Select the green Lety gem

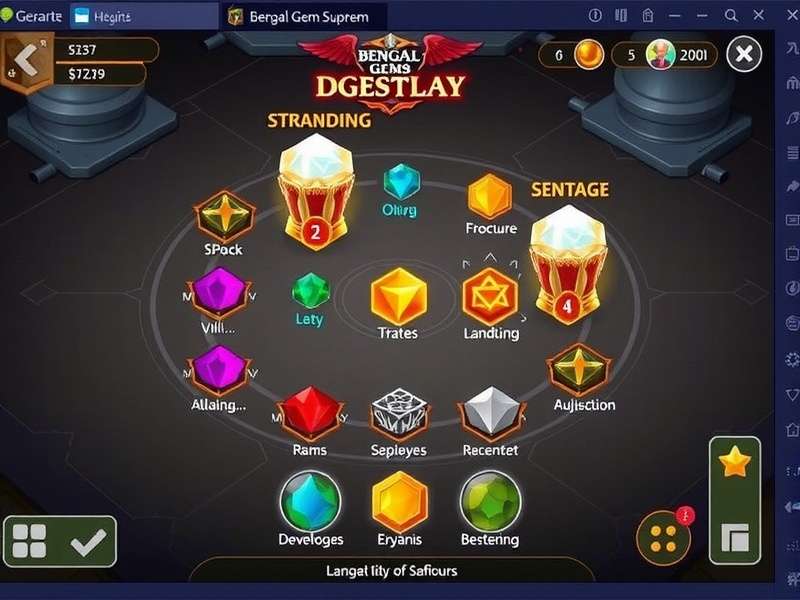point(310,291)
